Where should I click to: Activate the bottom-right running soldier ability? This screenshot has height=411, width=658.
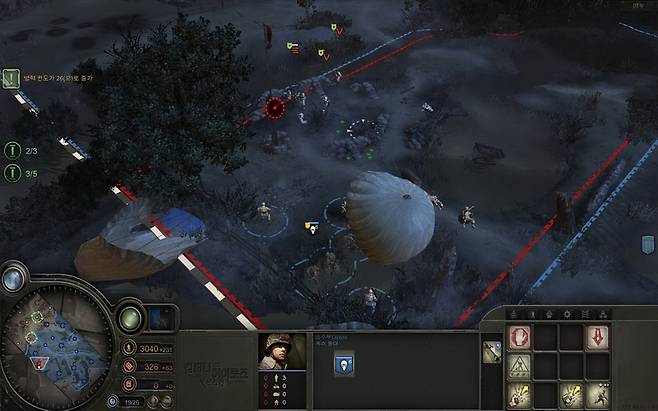coord(597,396)
